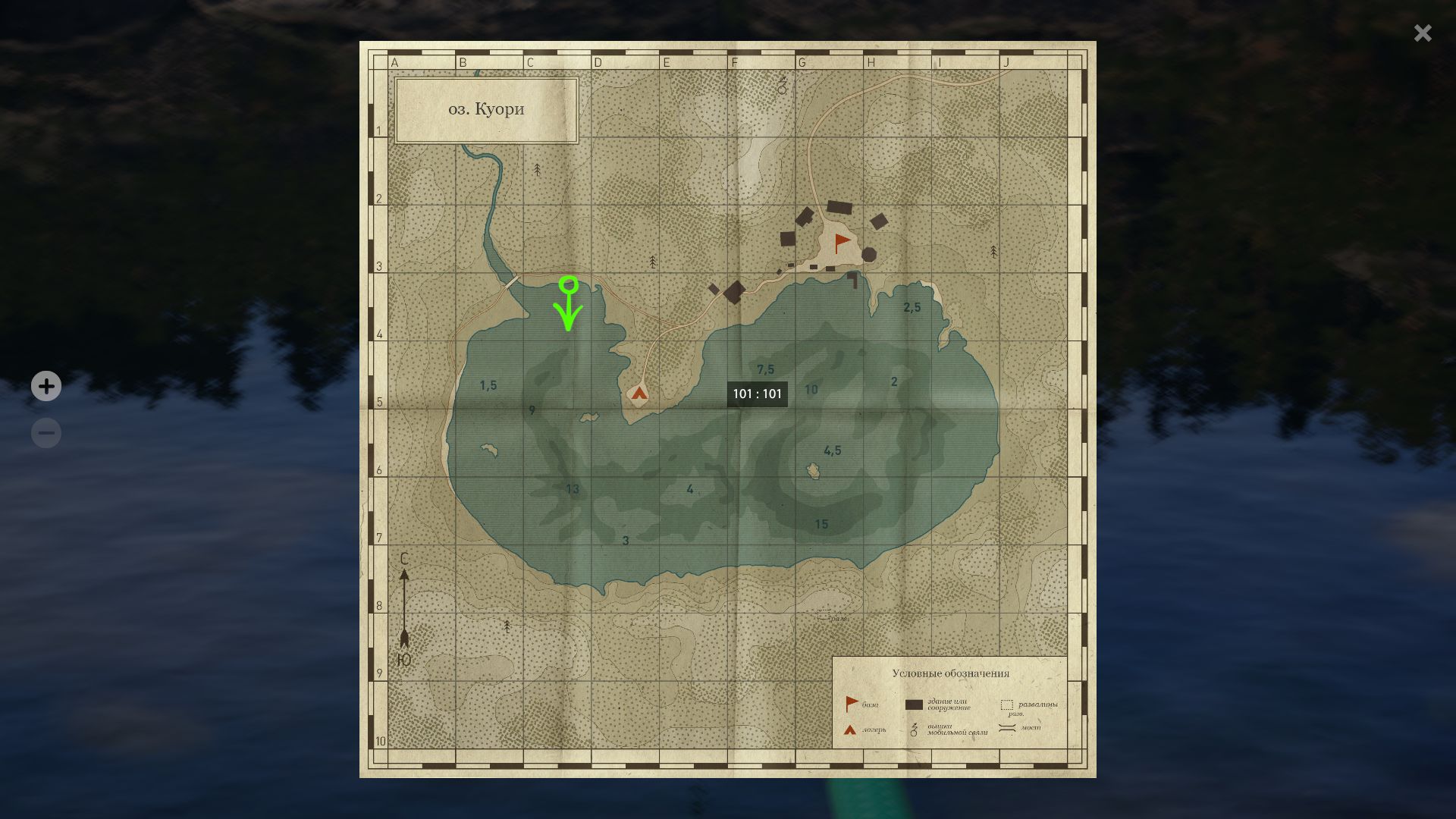Click the здание building rectangle in the legend

pos(914,704)
